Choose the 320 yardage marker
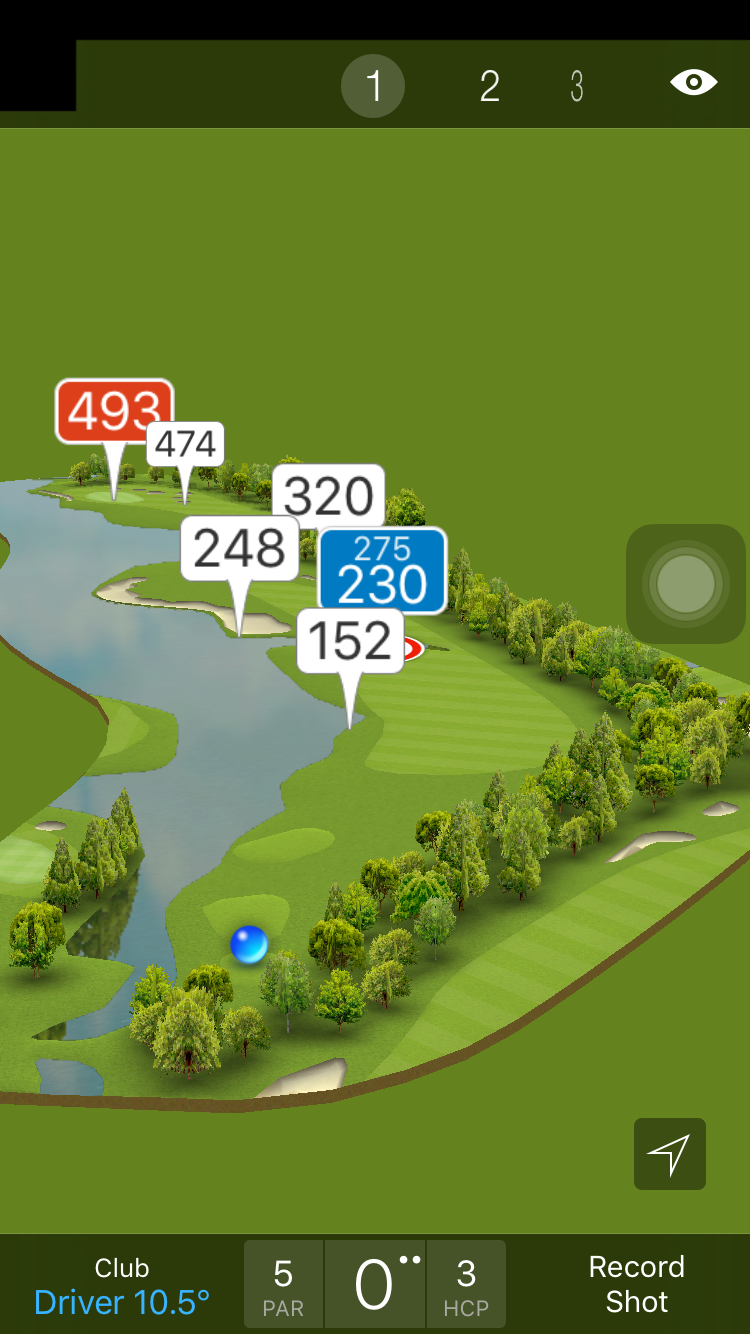The height and width of the screenshot is (1334, 750). (330, 494)
